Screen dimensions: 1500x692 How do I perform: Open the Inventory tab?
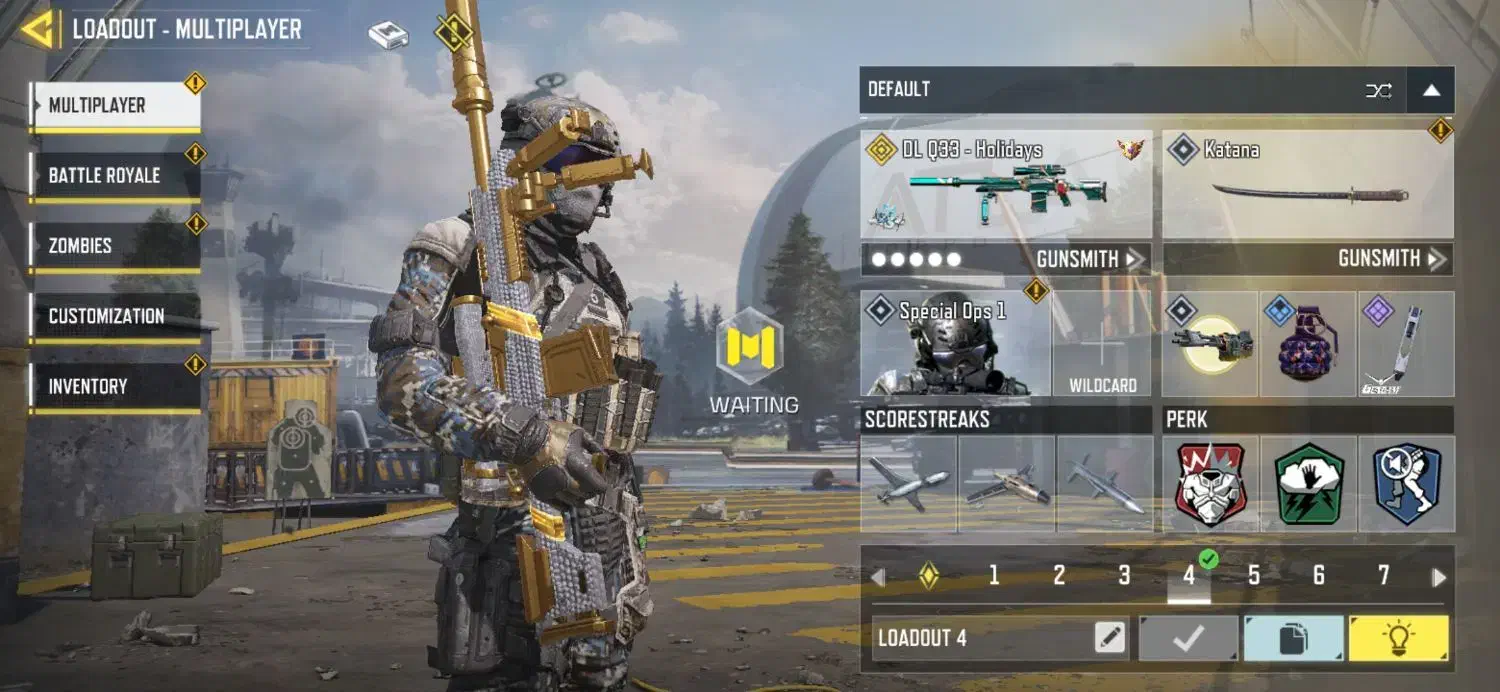(114, 386)
